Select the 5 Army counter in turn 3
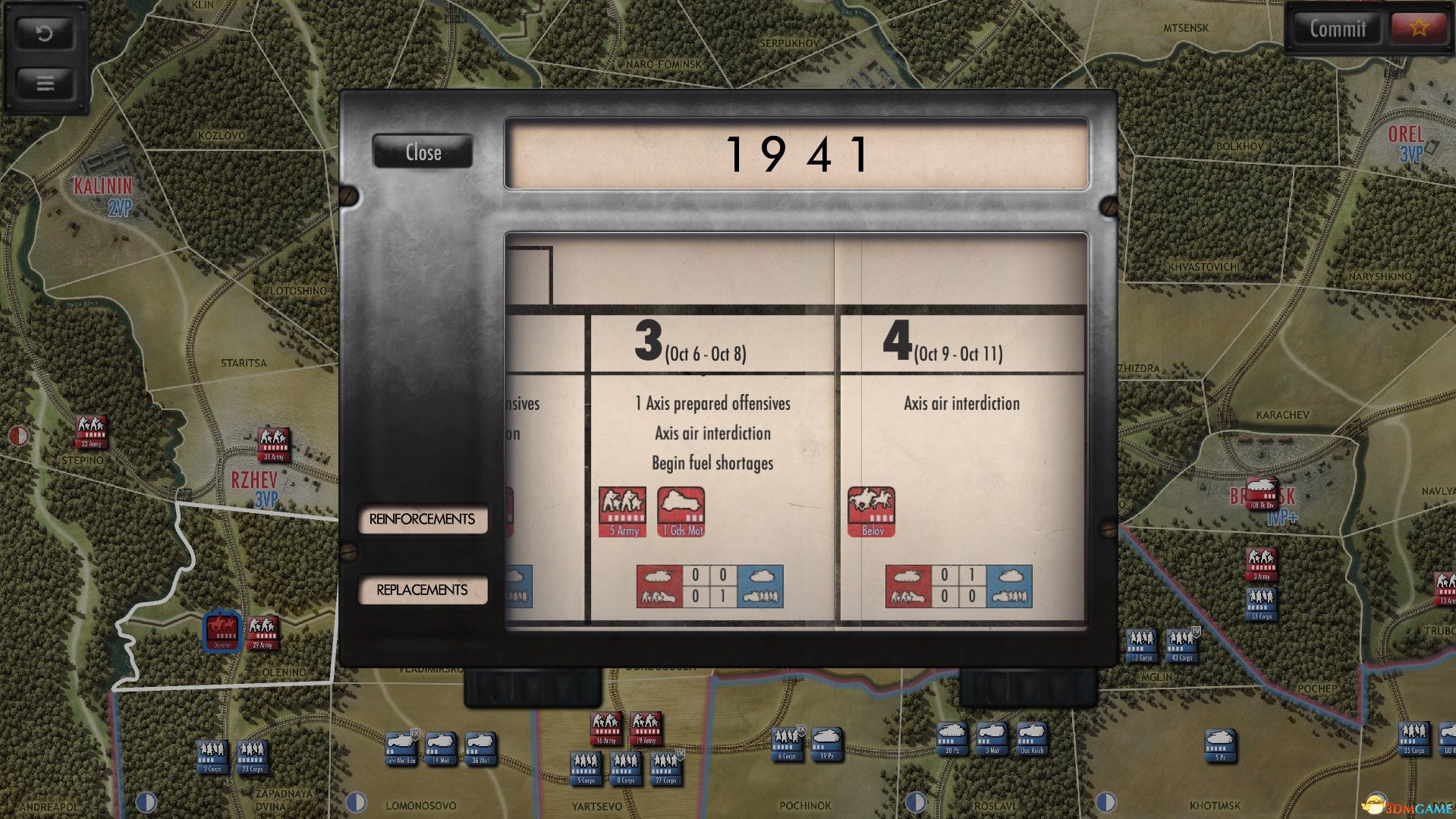This screenshot has width=1456, height=819. [624, 509]
